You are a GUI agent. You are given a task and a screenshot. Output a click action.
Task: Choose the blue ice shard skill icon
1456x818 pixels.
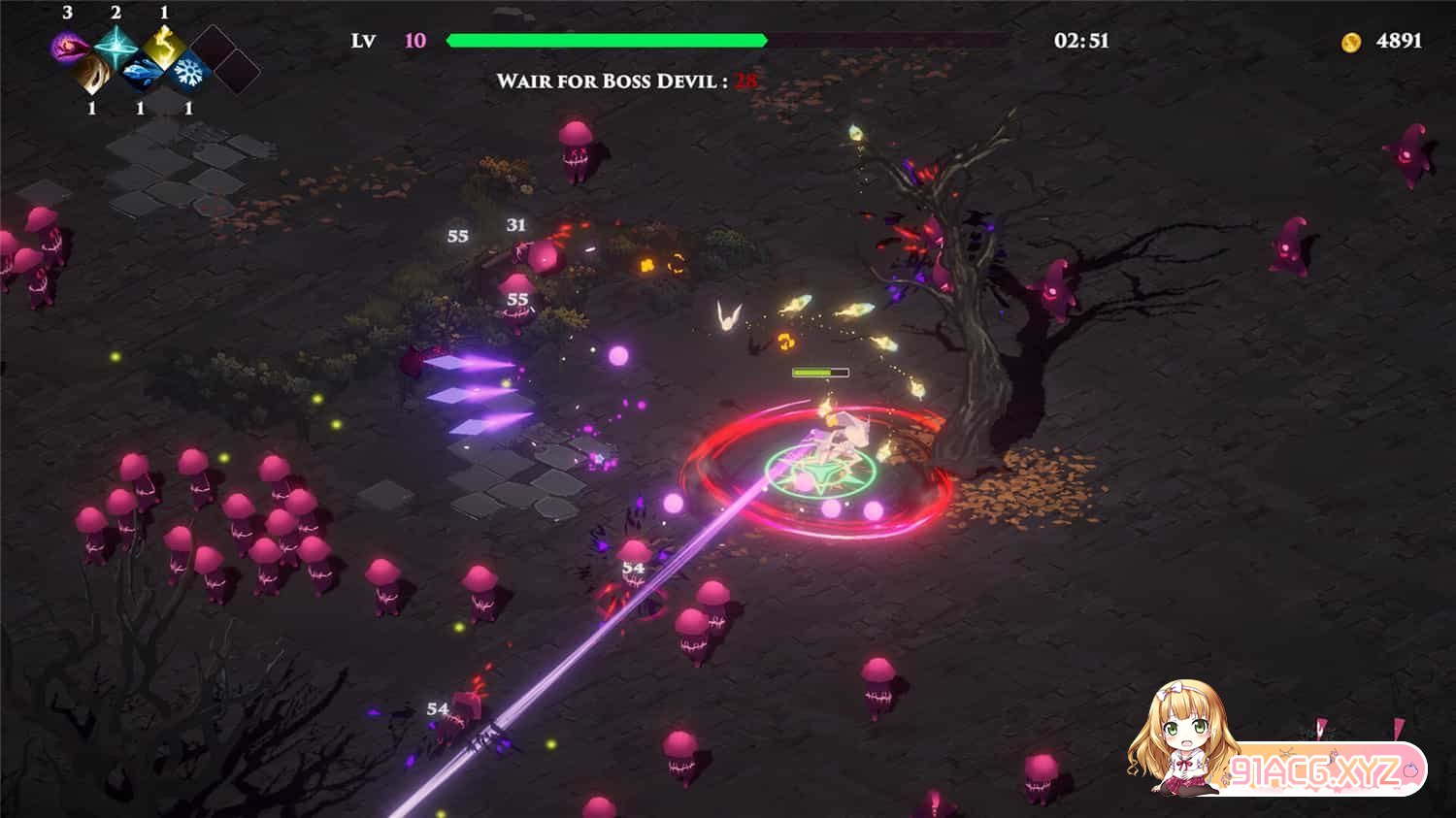click(141, 73)
